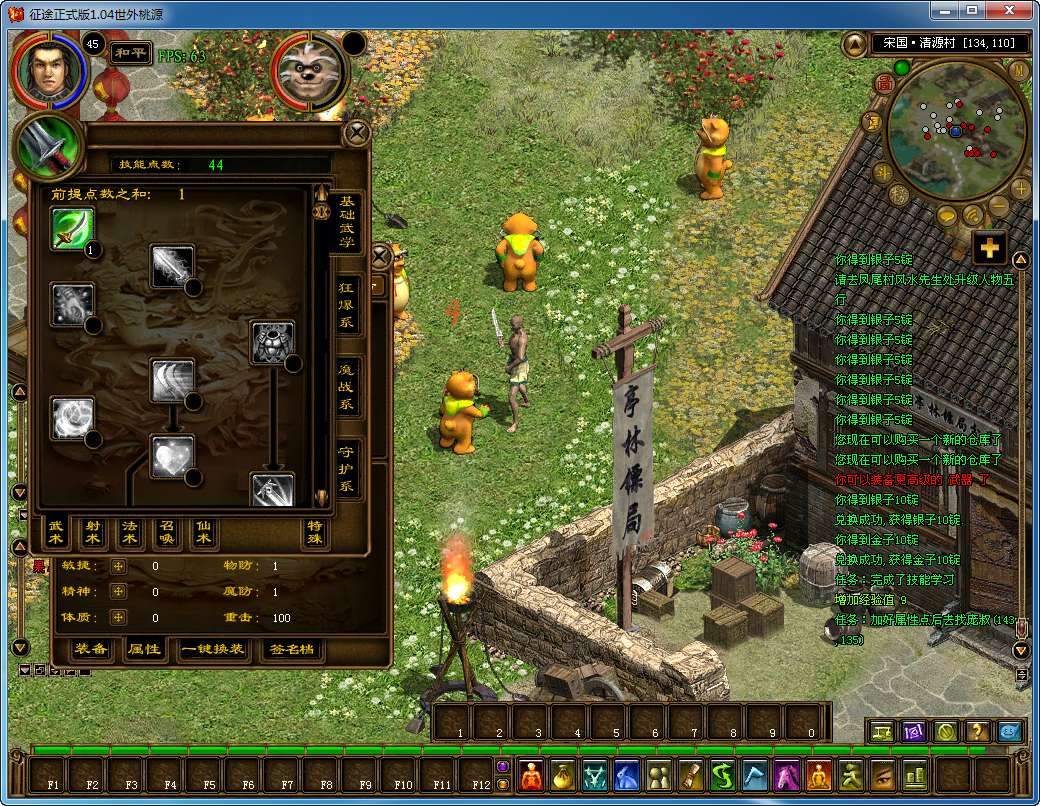The height and width of the screenshot is (806, 1040).
Task: Toggle the 和平 PK mode button
Action: (x=130, y=53)
